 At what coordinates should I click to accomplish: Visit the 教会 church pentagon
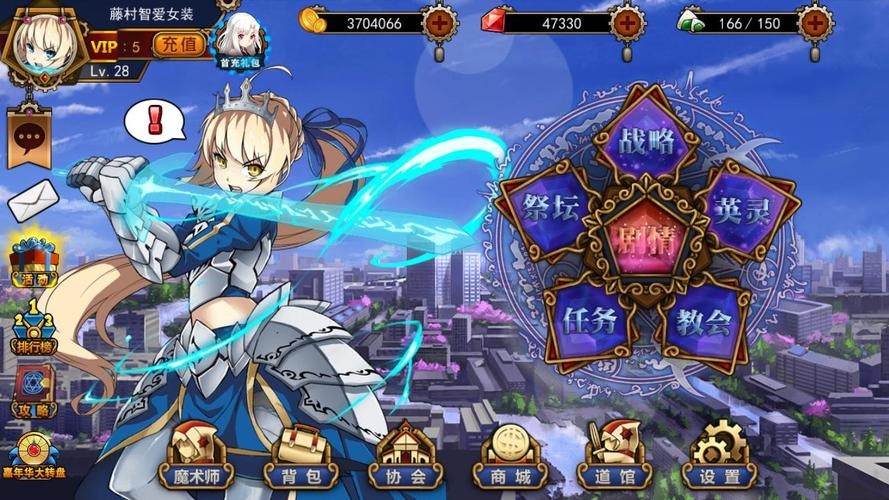(x=702, y=322)
